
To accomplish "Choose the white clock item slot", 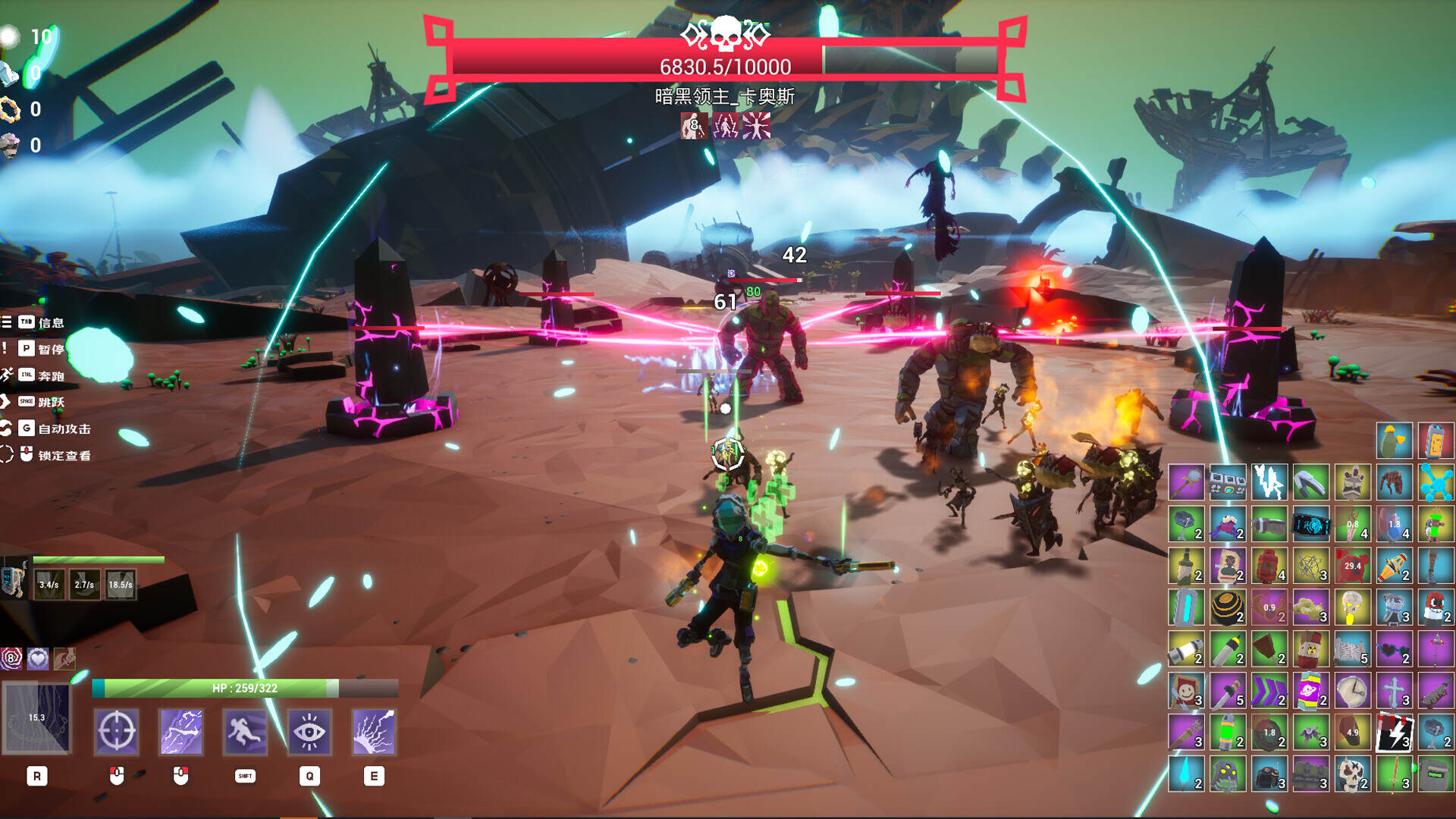I will tap(1352, 691).
